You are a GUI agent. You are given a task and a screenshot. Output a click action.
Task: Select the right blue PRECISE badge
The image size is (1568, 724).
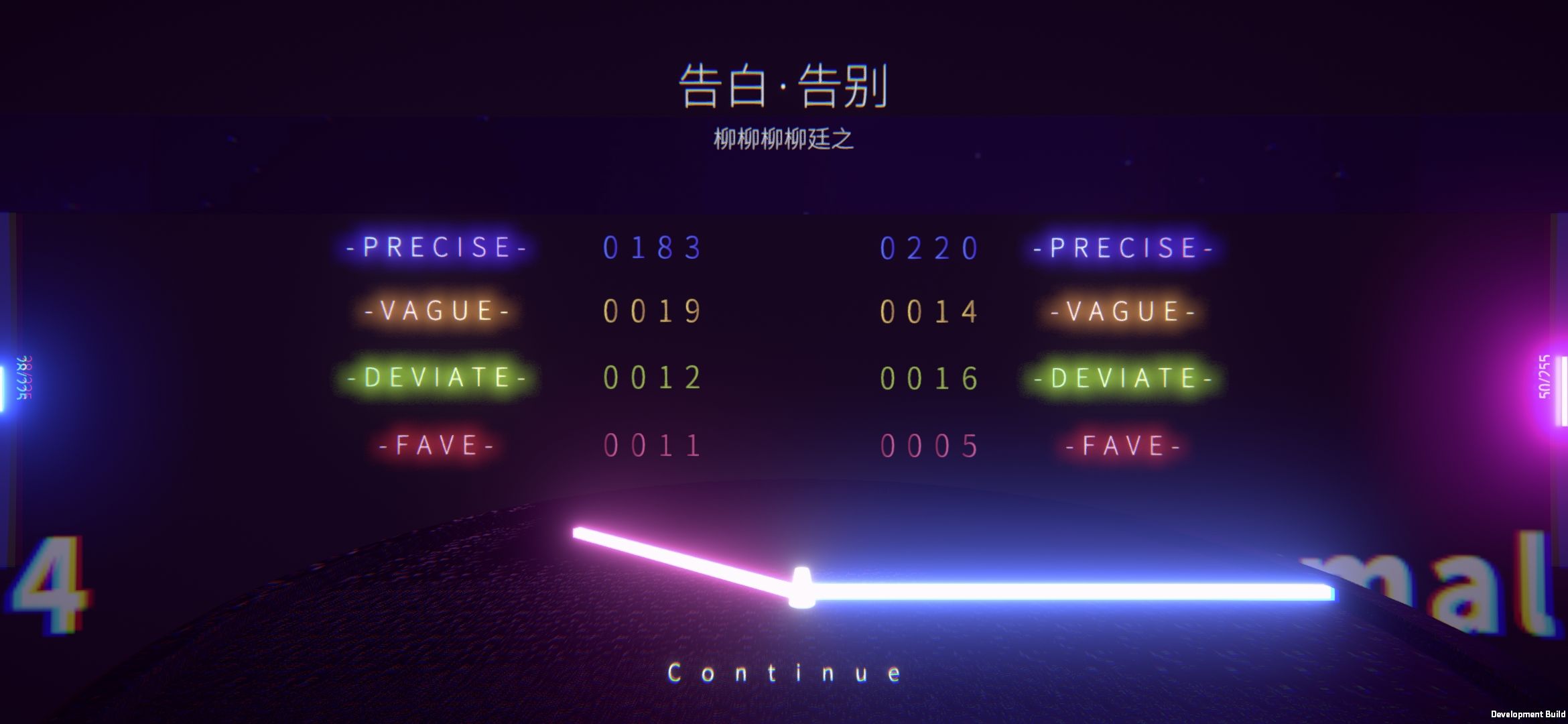click(1122, 247)
